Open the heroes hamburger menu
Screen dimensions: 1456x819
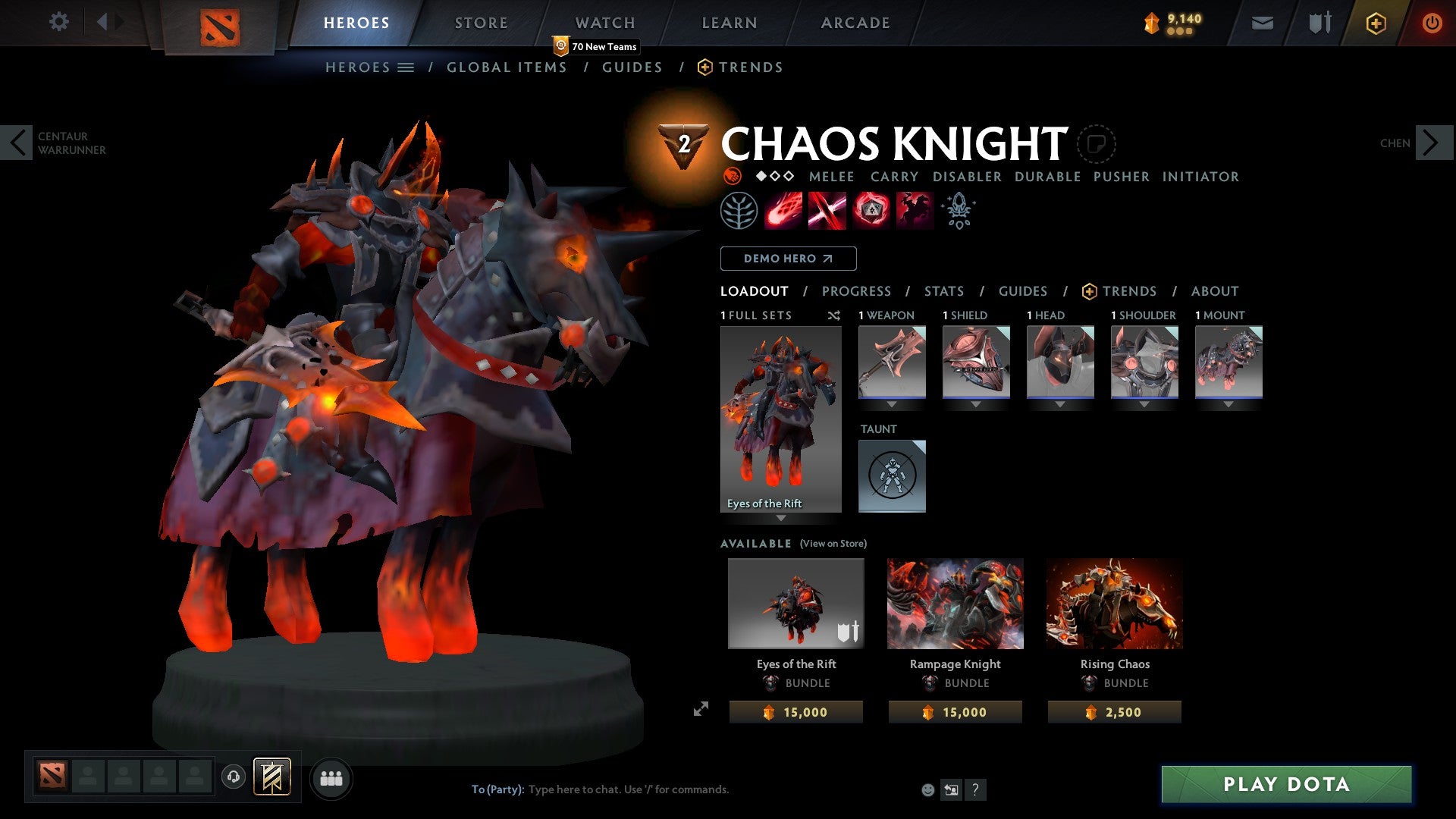[x=406, y=67]
